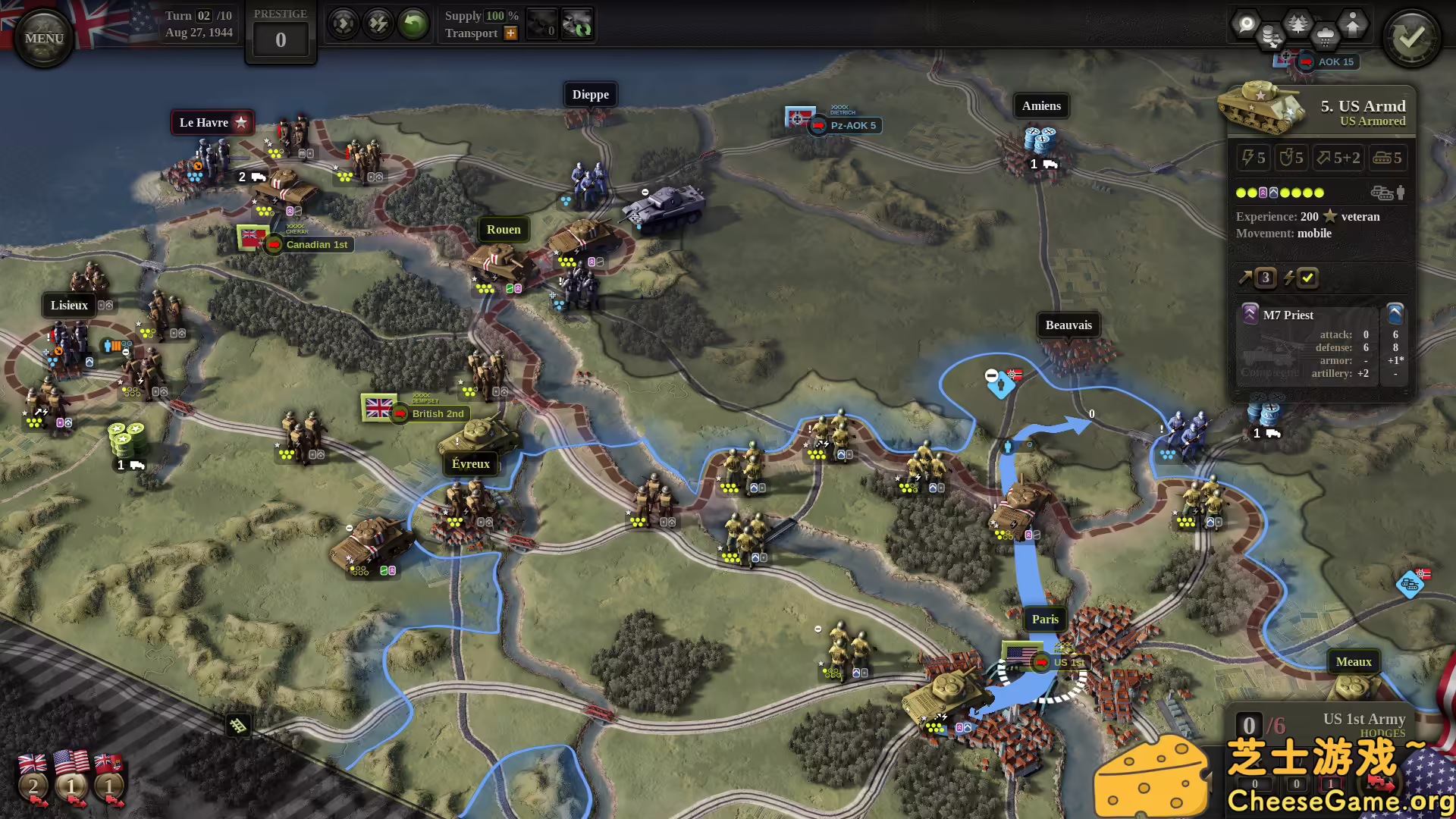Expand the Canadian 1st army marker arrow

(273, 244)
